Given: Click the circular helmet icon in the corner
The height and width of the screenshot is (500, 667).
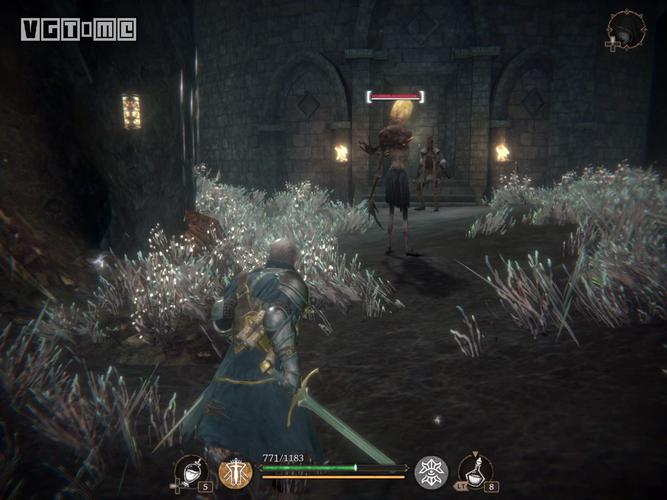Looking at the screenshot, I should click(x=623, y=29).
